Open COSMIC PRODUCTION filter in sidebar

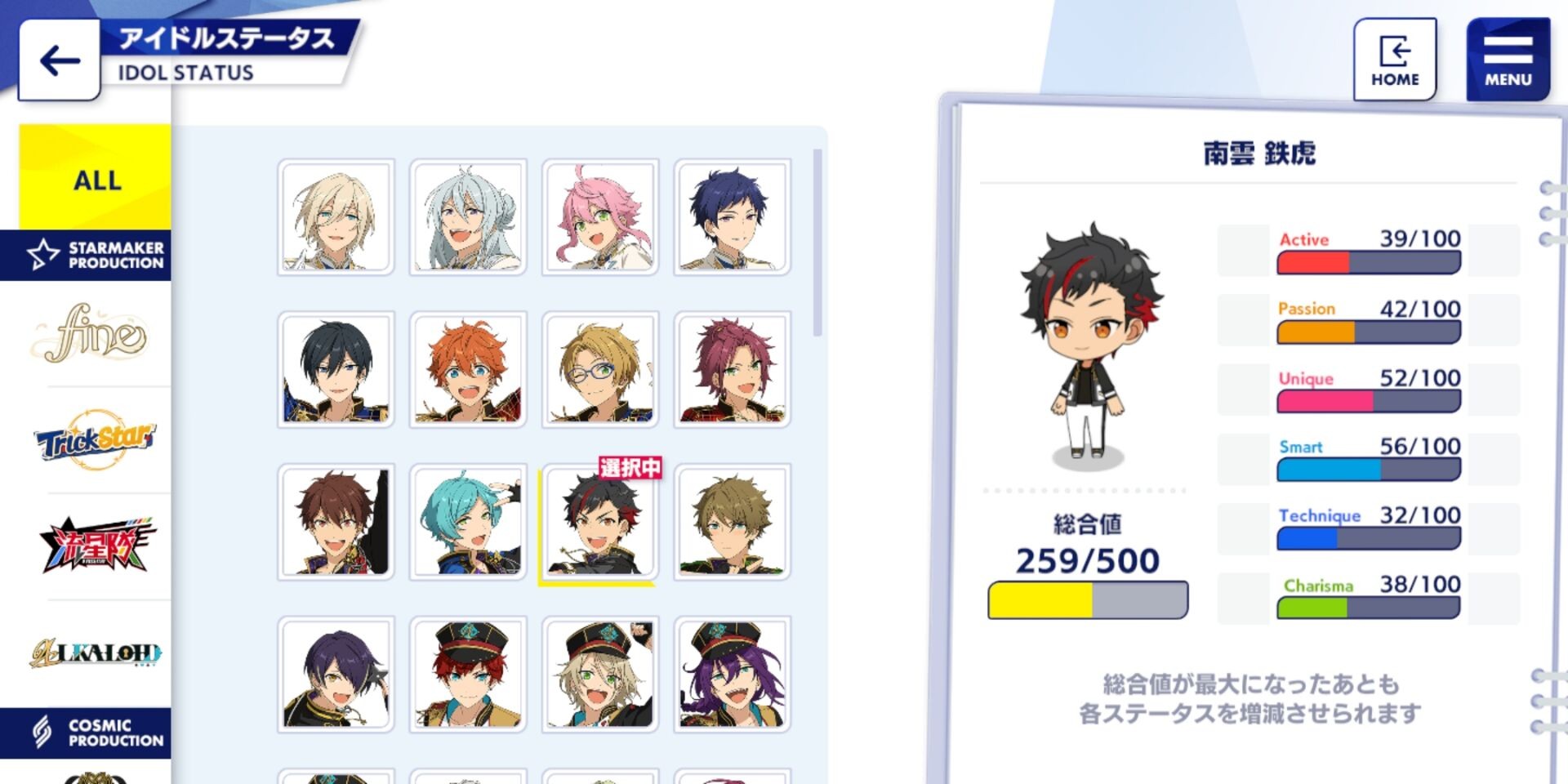click(x=90, y=731)
